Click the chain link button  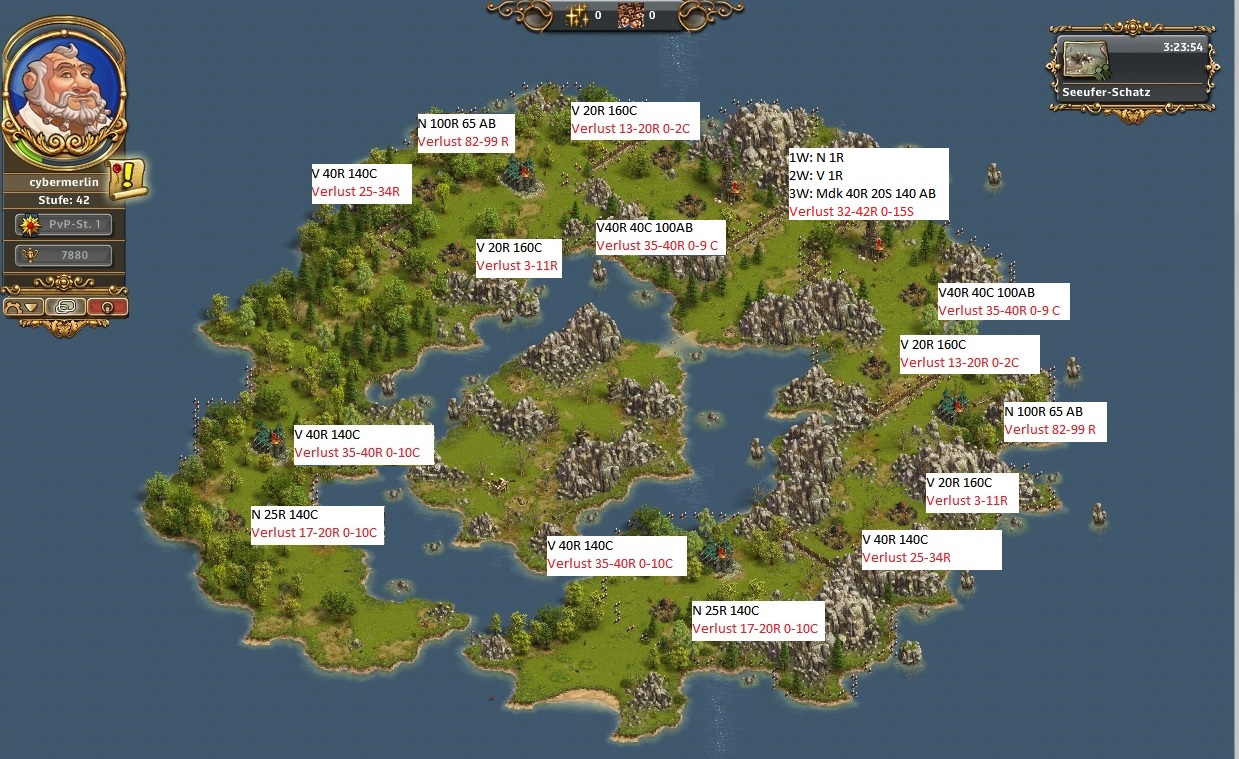65,307
